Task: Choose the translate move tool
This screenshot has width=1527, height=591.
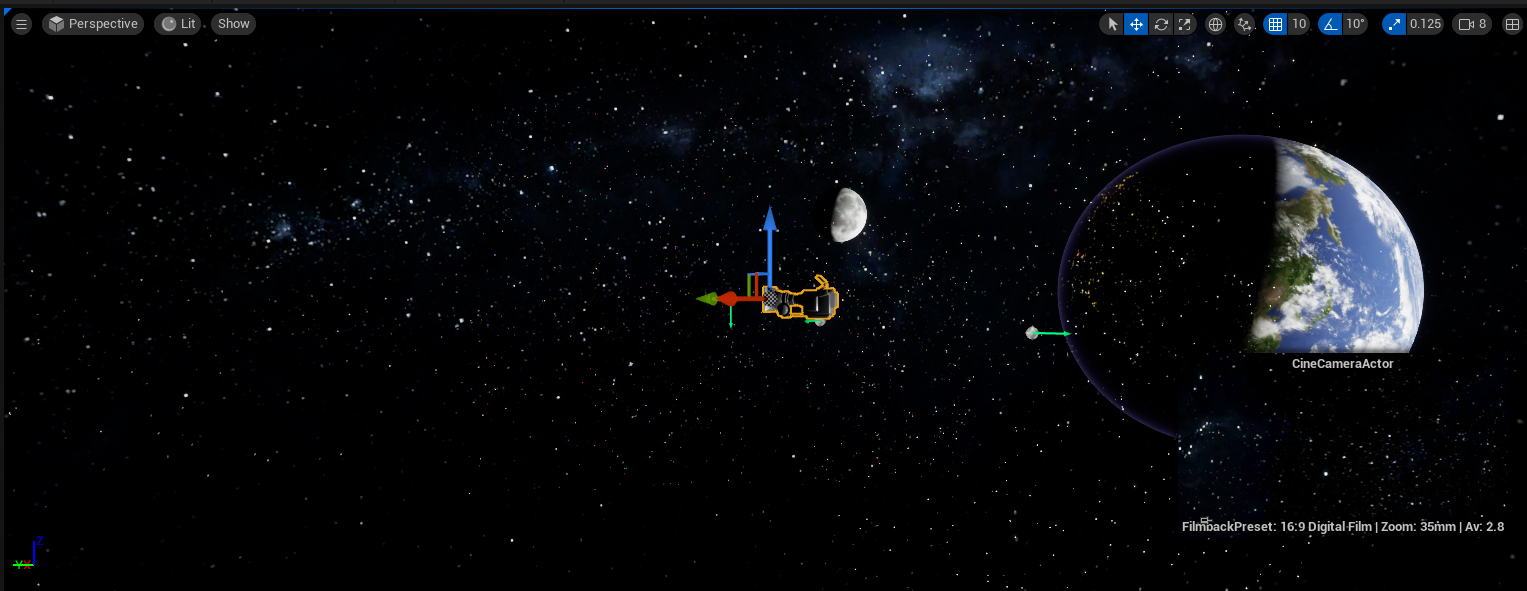Action: [x=1136, y=24]
